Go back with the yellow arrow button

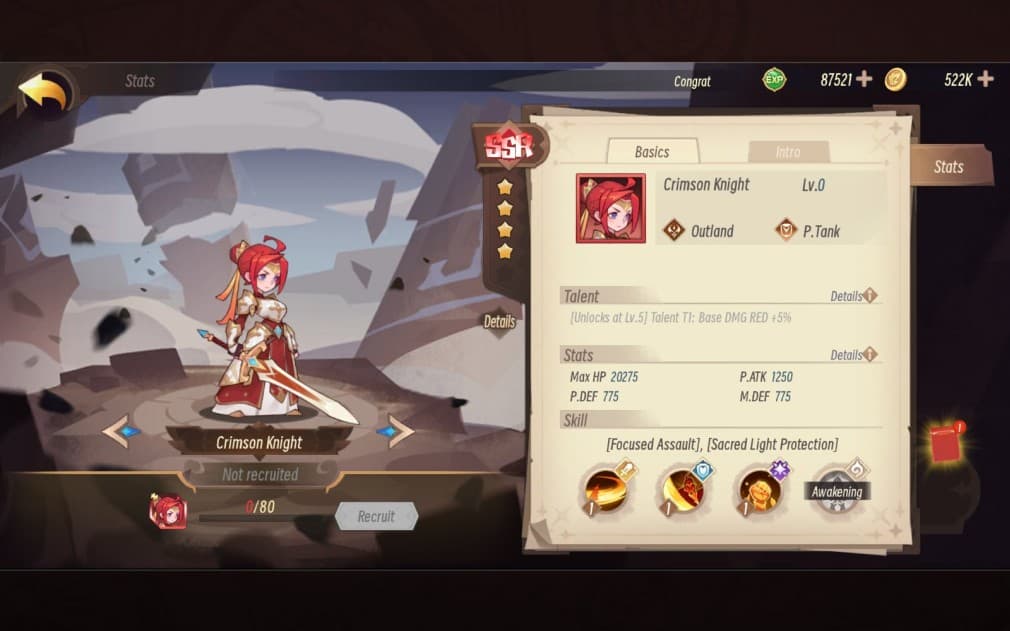click(x=44, y=94)
